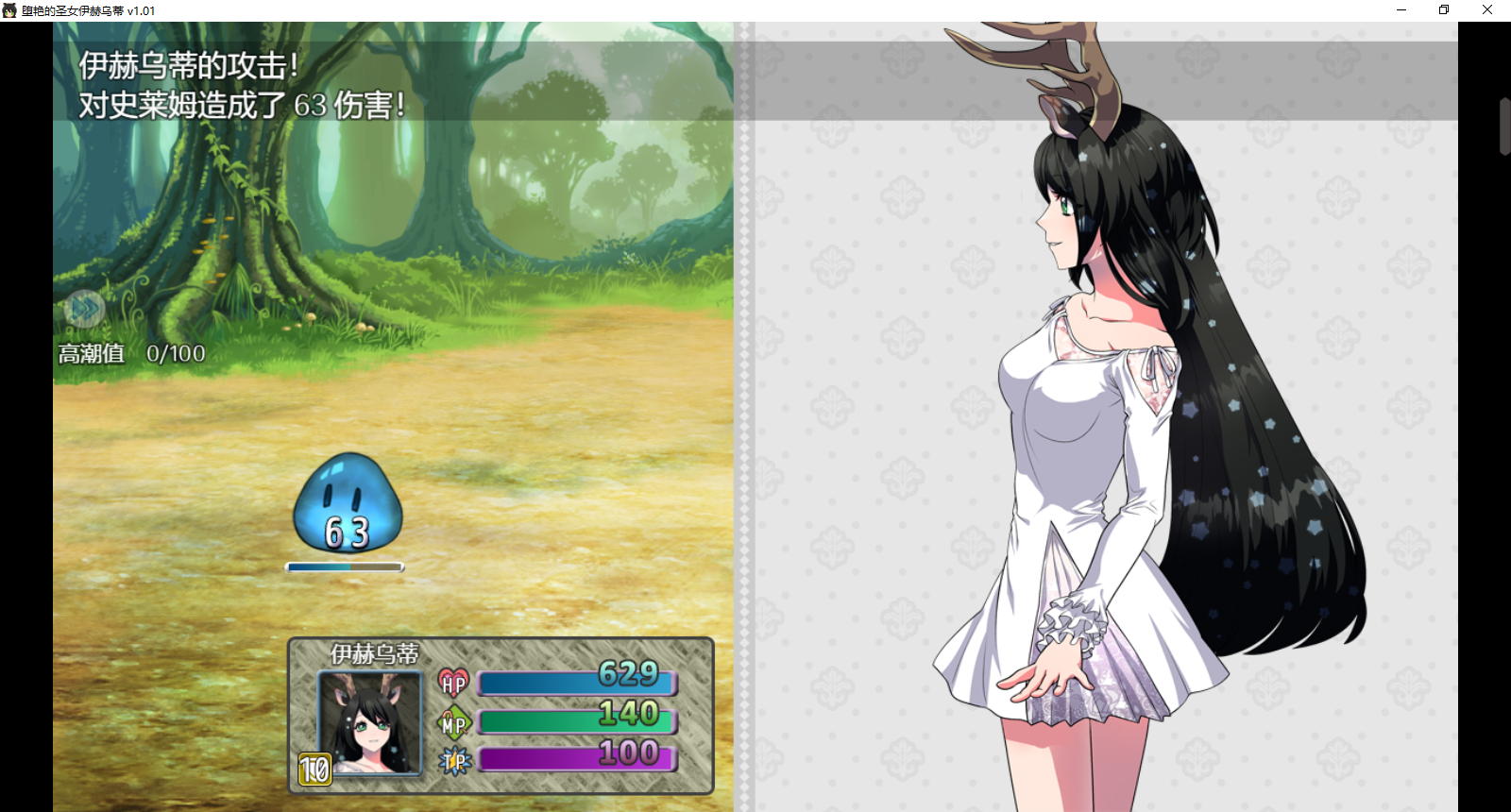1511x812 pixels.
Task: Close the game window
Action: click(x=1487, y=9)
